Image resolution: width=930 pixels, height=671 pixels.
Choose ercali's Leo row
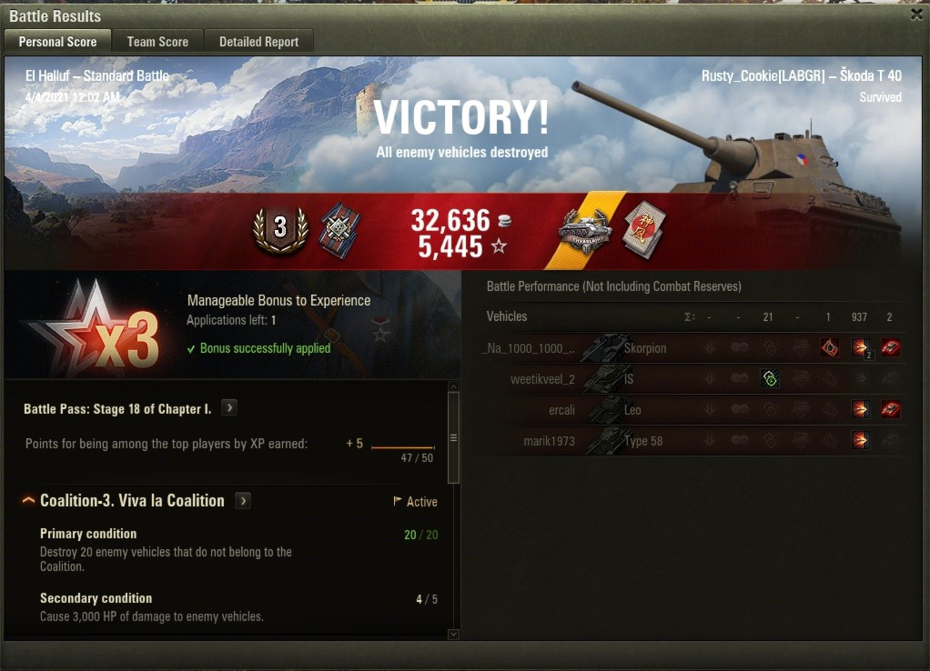click(690, 410)
